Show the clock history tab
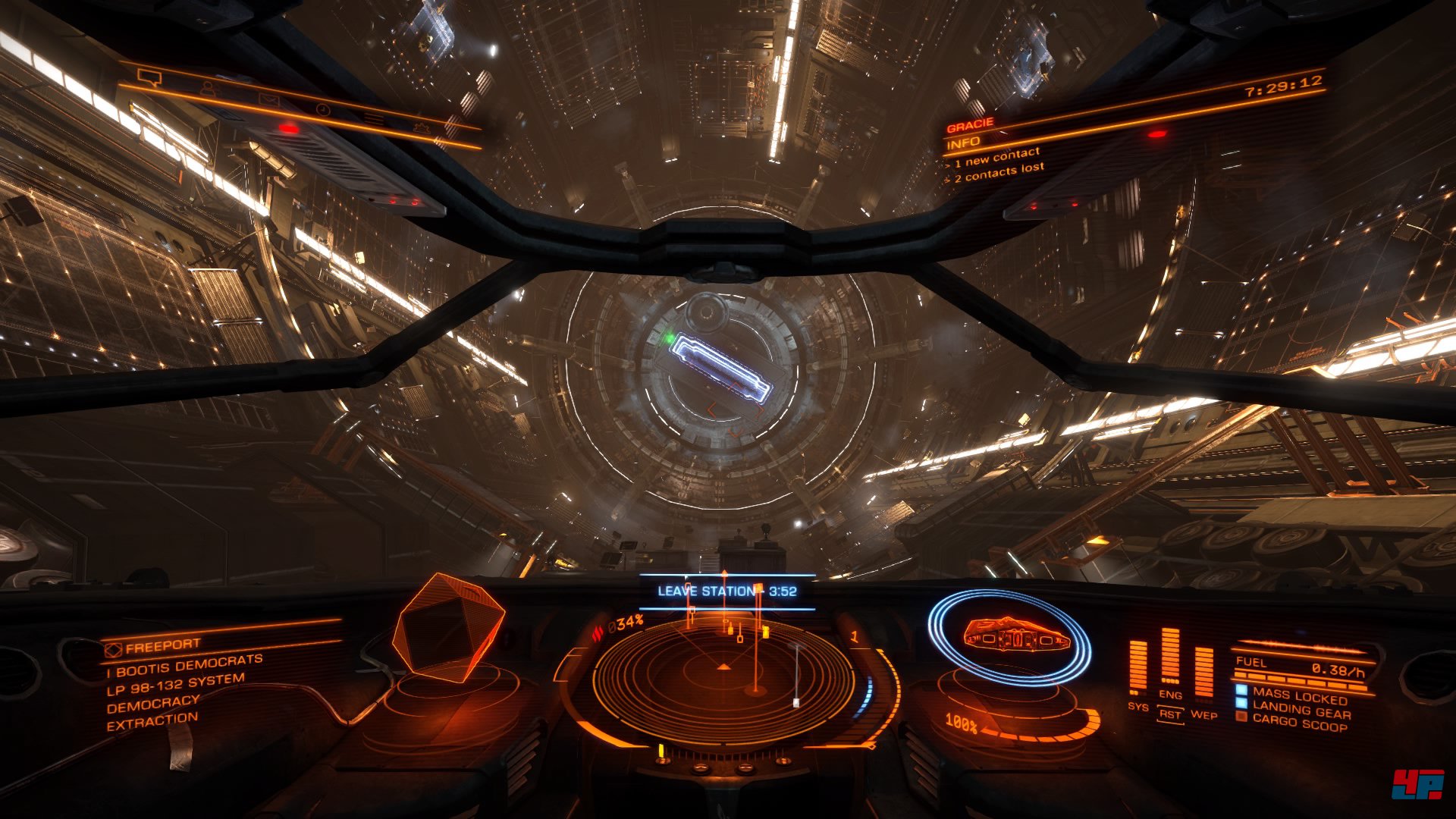 click(323, 109)
